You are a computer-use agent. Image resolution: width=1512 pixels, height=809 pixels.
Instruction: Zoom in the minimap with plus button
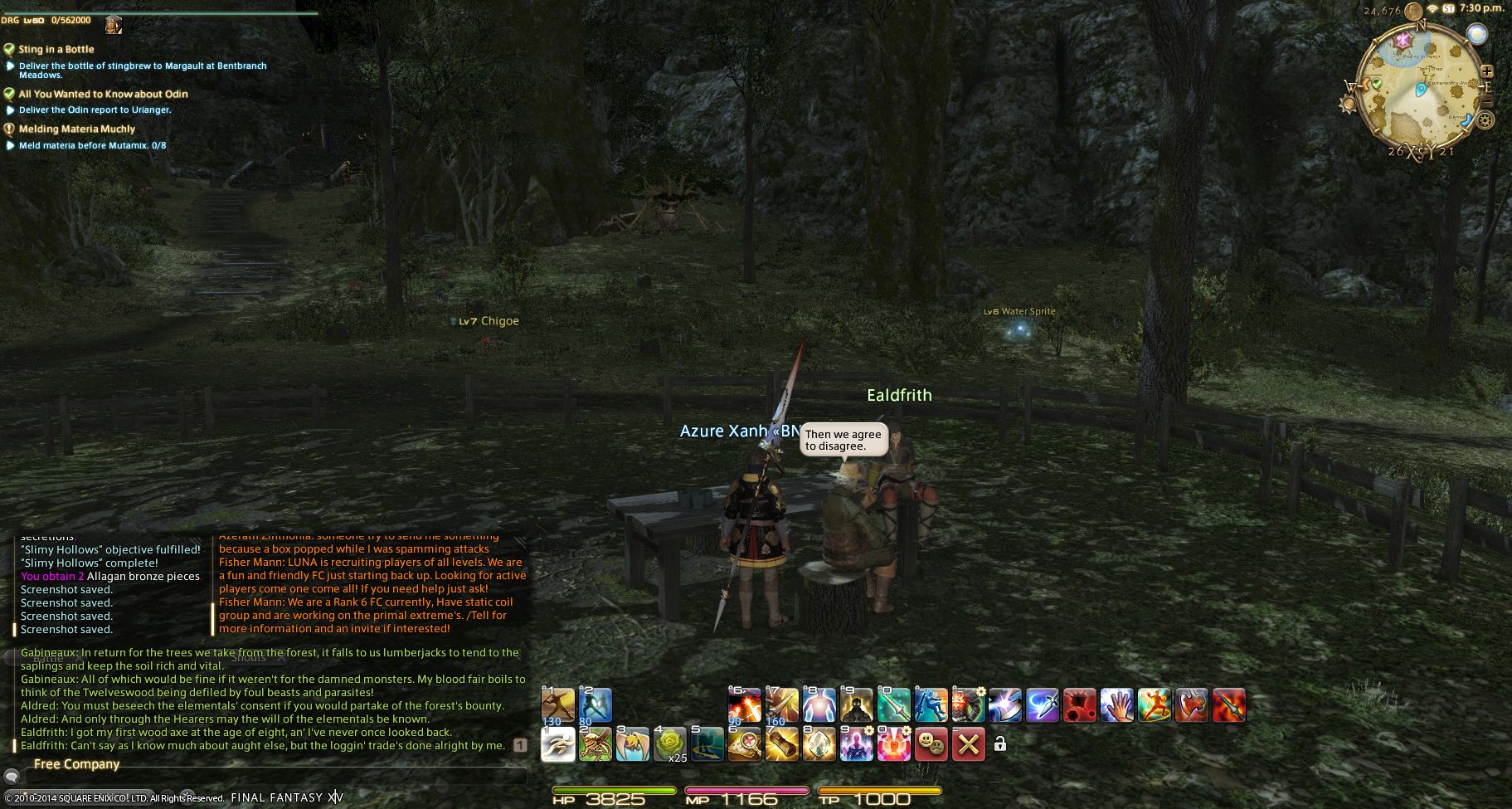tap(1487, 71)
